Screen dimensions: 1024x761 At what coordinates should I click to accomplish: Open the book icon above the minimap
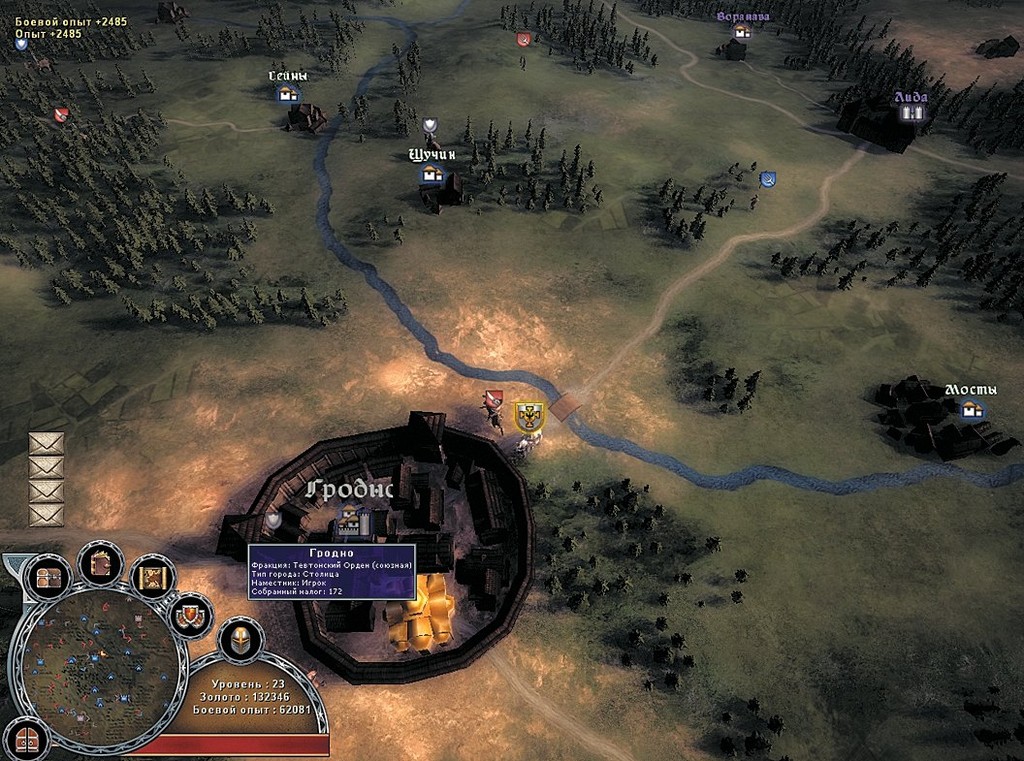pos(101,565)
